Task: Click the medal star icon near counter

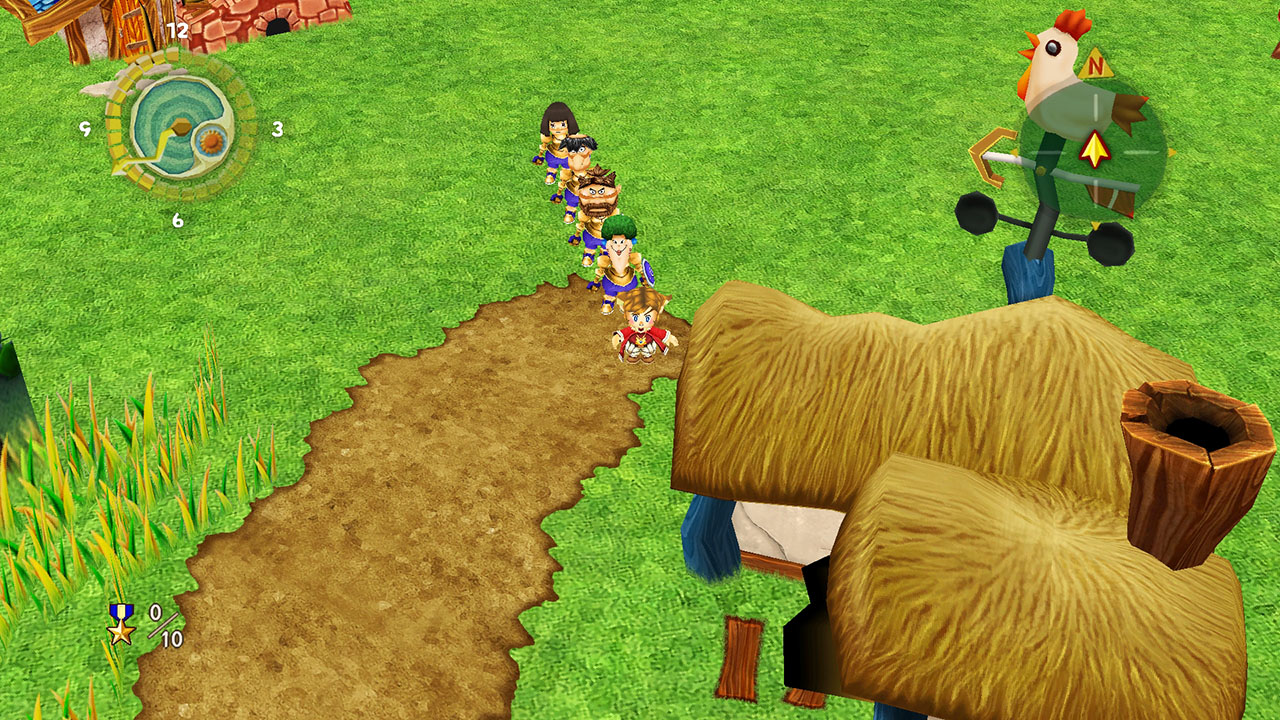Action: click(122, 632)
